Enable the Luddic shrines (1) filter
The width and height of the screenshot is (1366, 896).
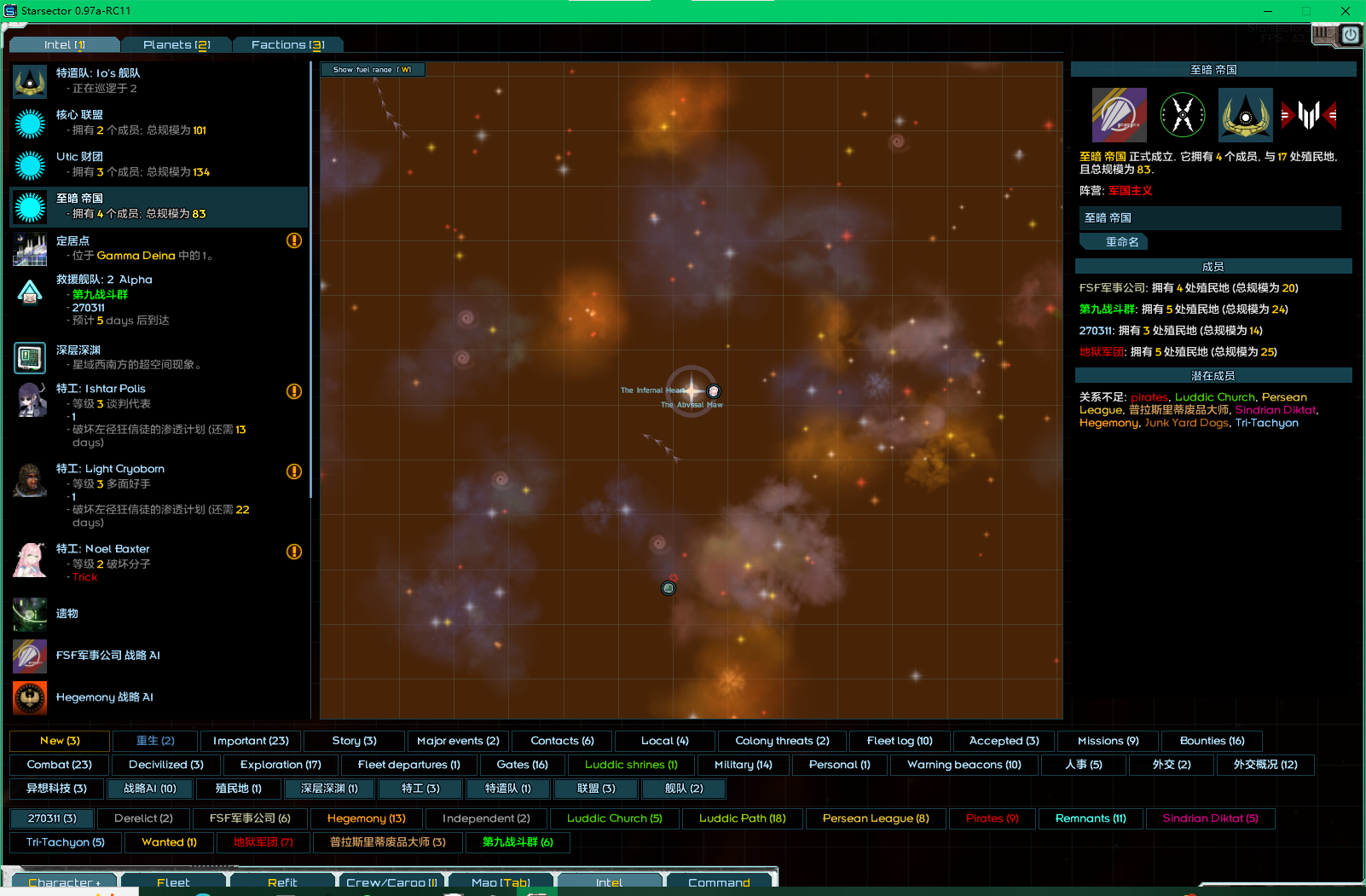tap(631, 765)
